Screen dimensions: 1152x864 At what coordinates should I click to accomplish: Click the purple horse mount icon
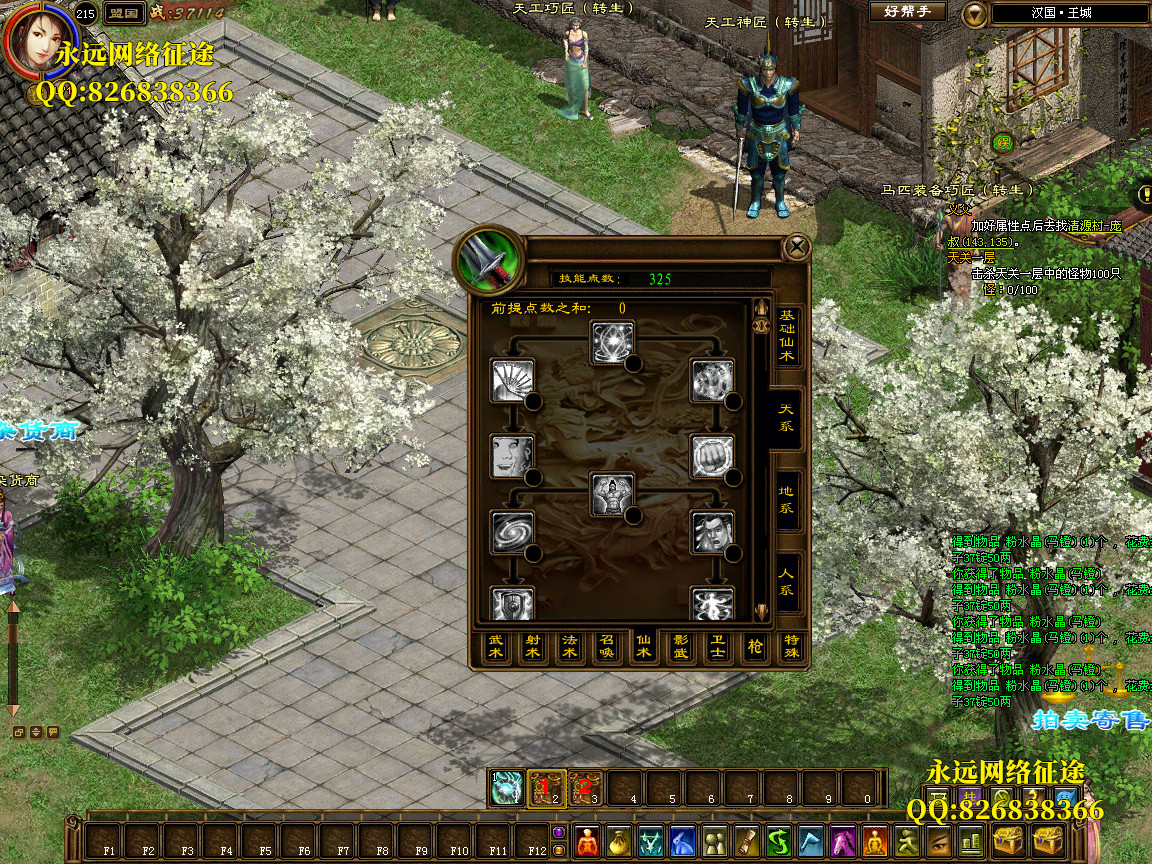click(844, 841)
